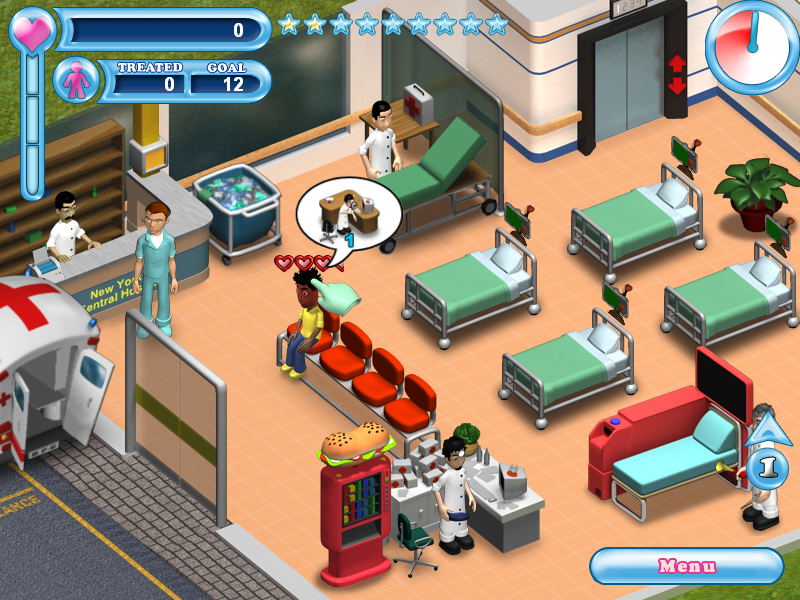Open the pink Menu button

pyautogui.click(x=686, y=566)
